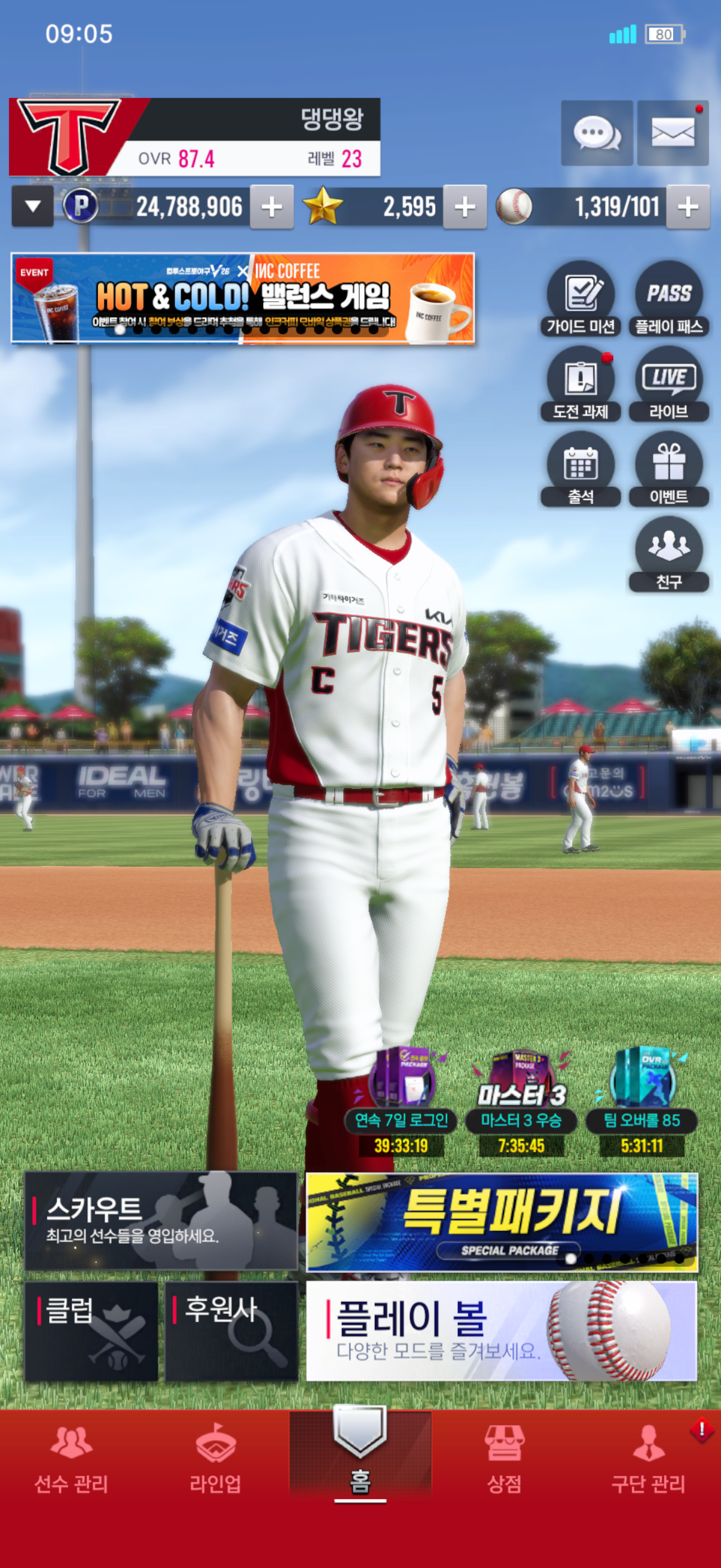Start 플레이 볼 play ball modes
The height and width of the screenshot is (1568, 721).
point(502,1331)
